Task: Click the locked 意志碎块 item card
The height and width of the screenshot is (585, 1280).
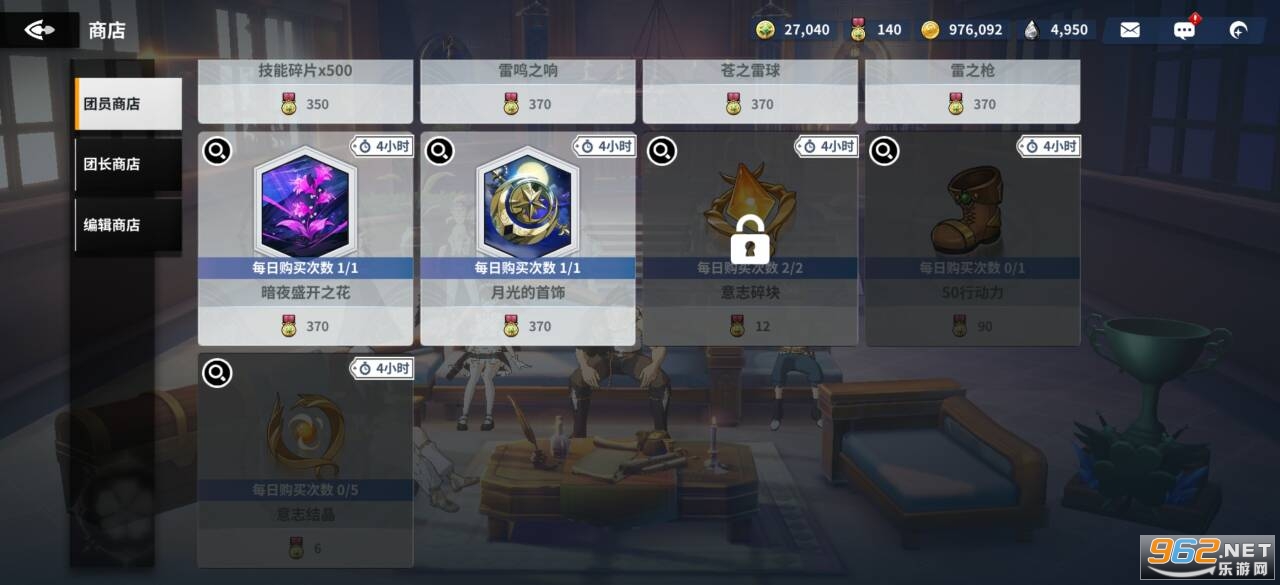Action: 749,240
